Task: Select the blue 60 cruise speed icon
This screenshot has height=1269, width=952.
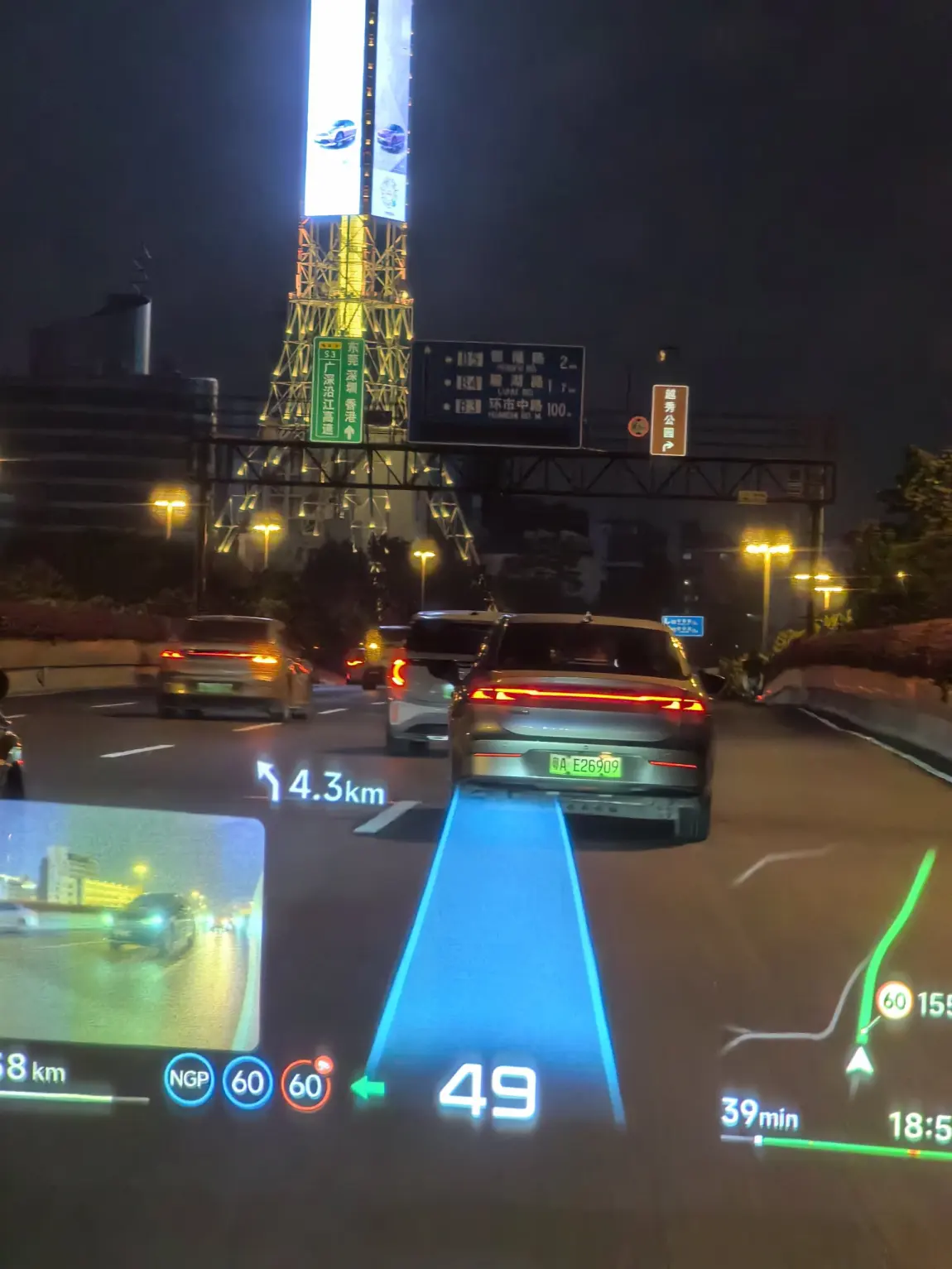Action: pos(247,1082)
